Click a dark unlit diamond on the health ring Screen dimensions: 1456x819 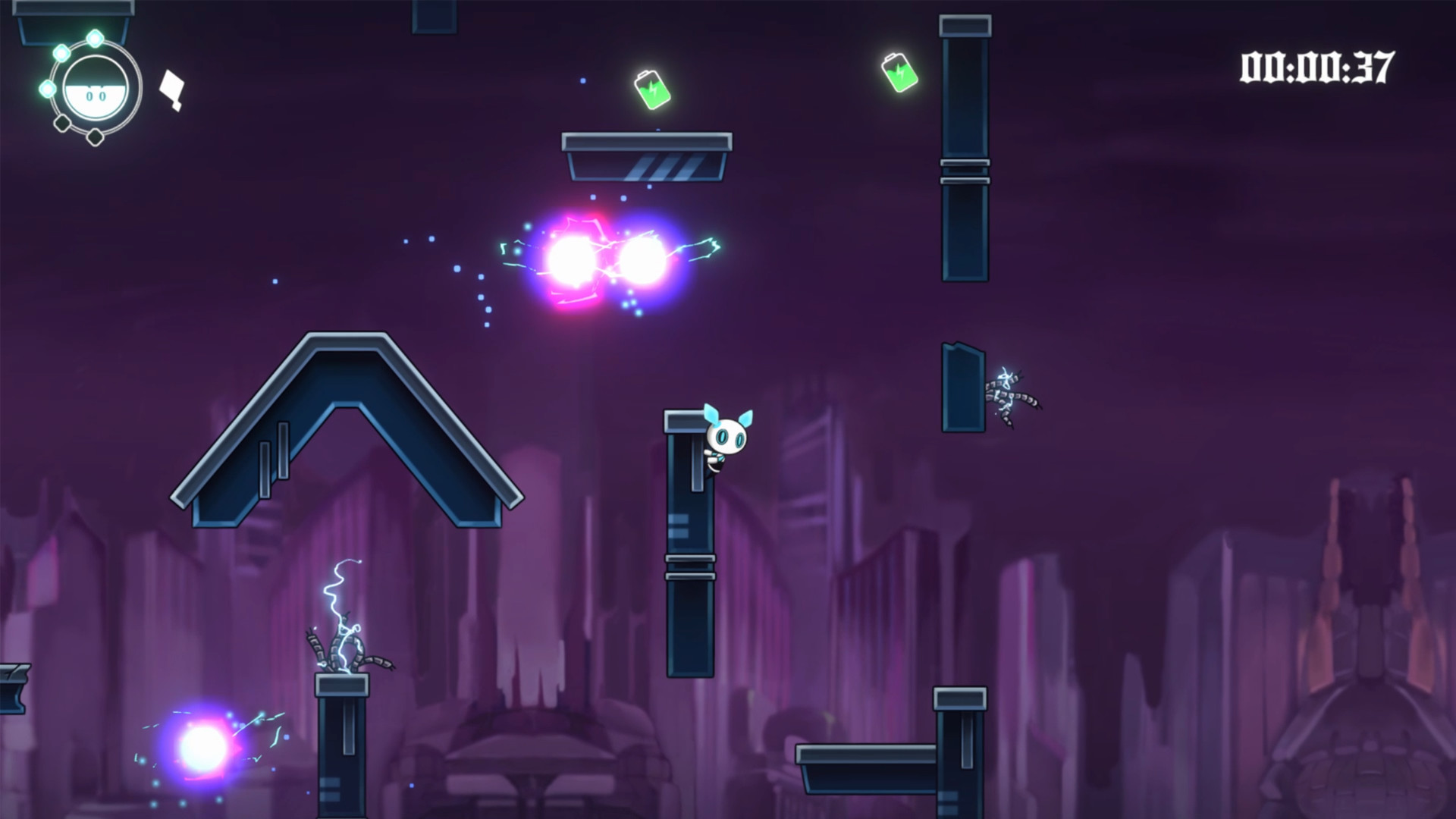[94, 136]
